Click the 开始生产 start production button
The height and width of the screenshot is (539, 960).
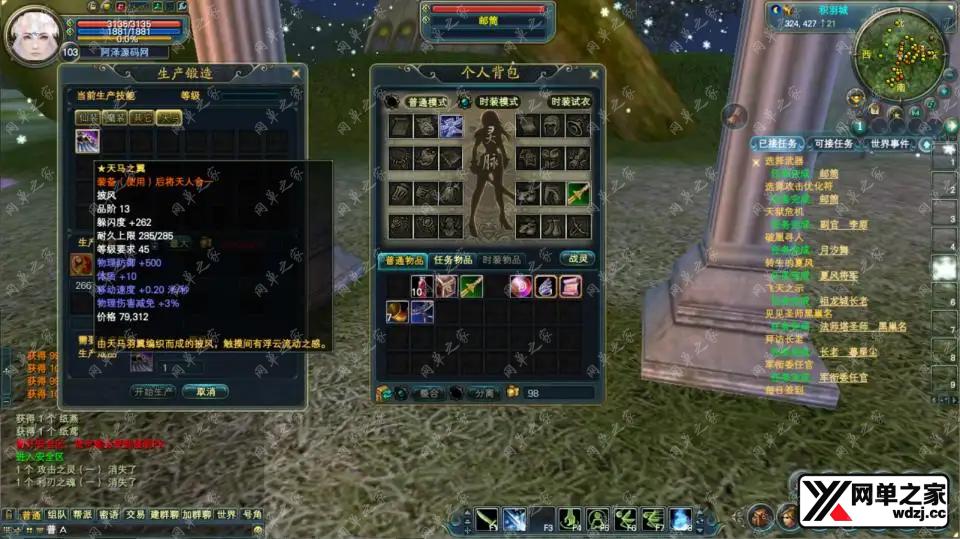tap(155, 391)
